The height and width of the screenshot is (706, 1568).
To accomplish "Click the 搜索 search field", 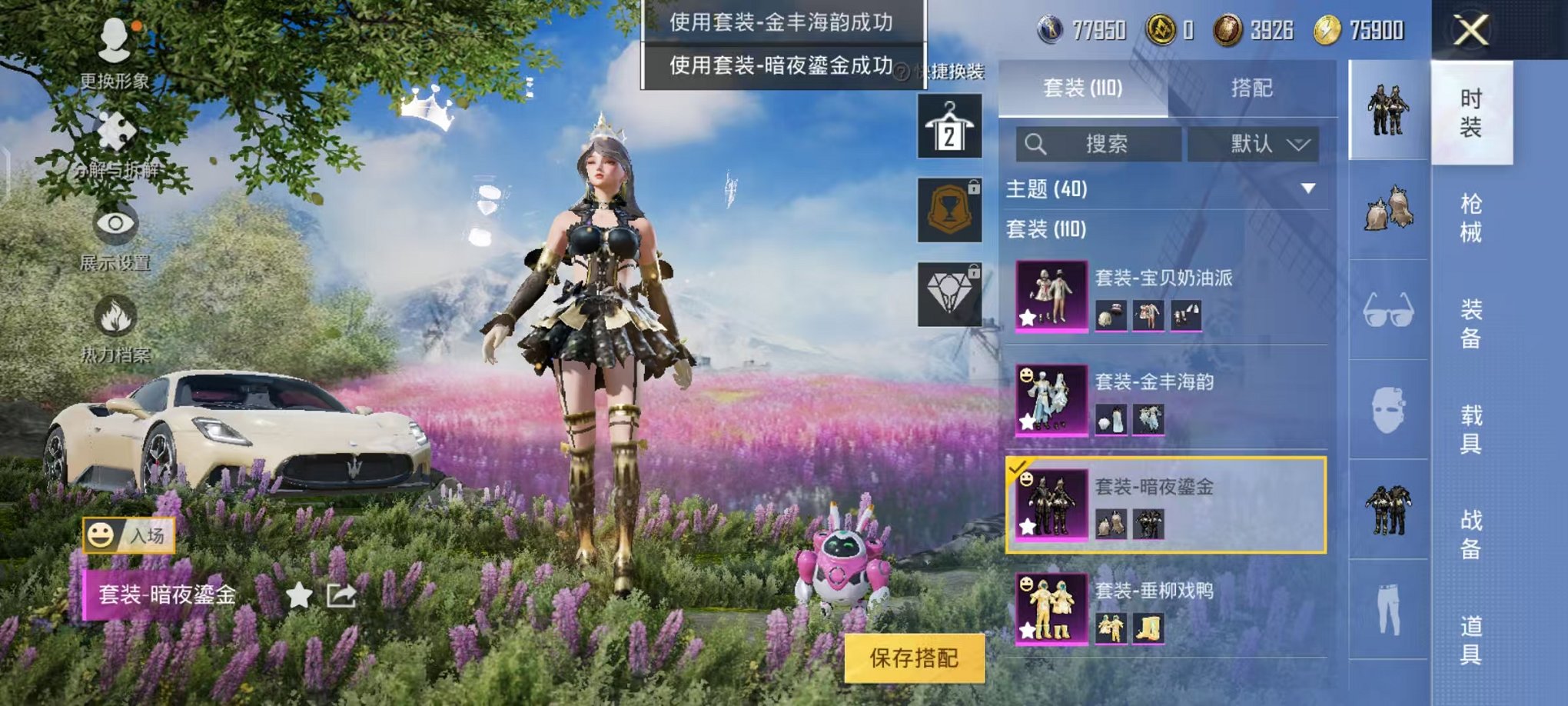I will coord(1099,145).
